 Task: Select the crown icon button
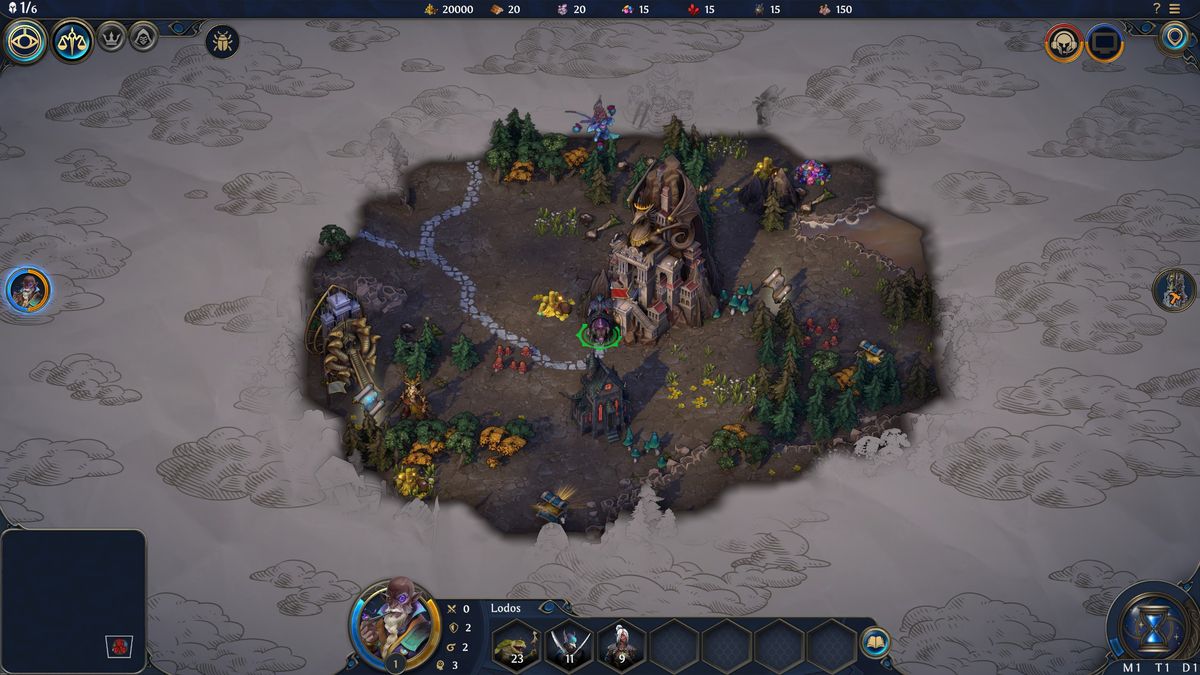(x=110, y=38)
